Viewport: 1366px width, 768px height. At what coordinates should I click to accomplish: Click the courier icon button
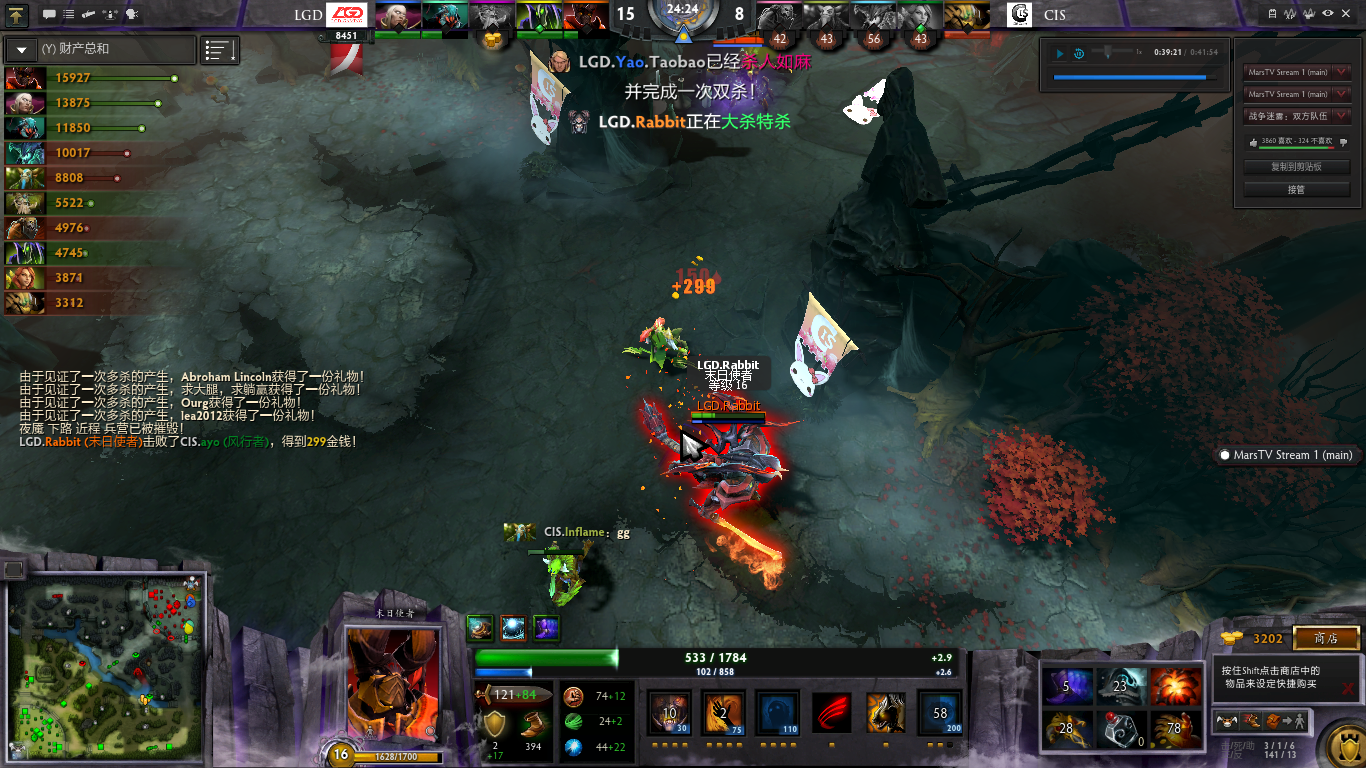pos(1225,720)
